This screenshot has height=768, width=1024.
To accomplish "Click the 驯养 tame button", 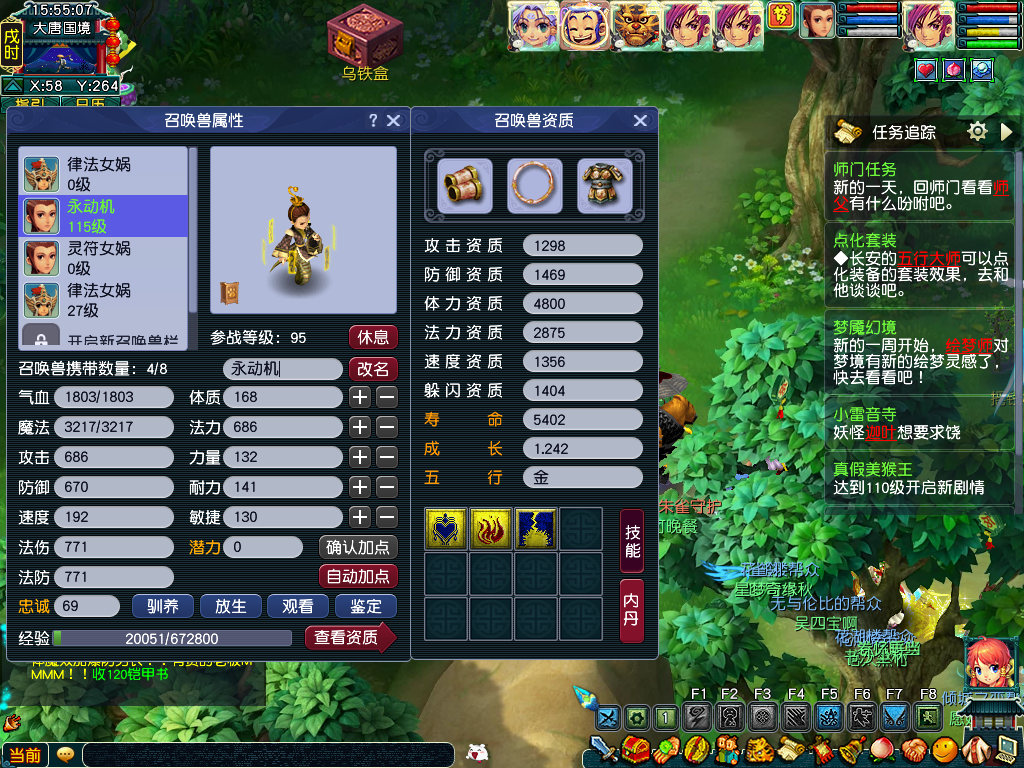I will [x=162, y=606].
